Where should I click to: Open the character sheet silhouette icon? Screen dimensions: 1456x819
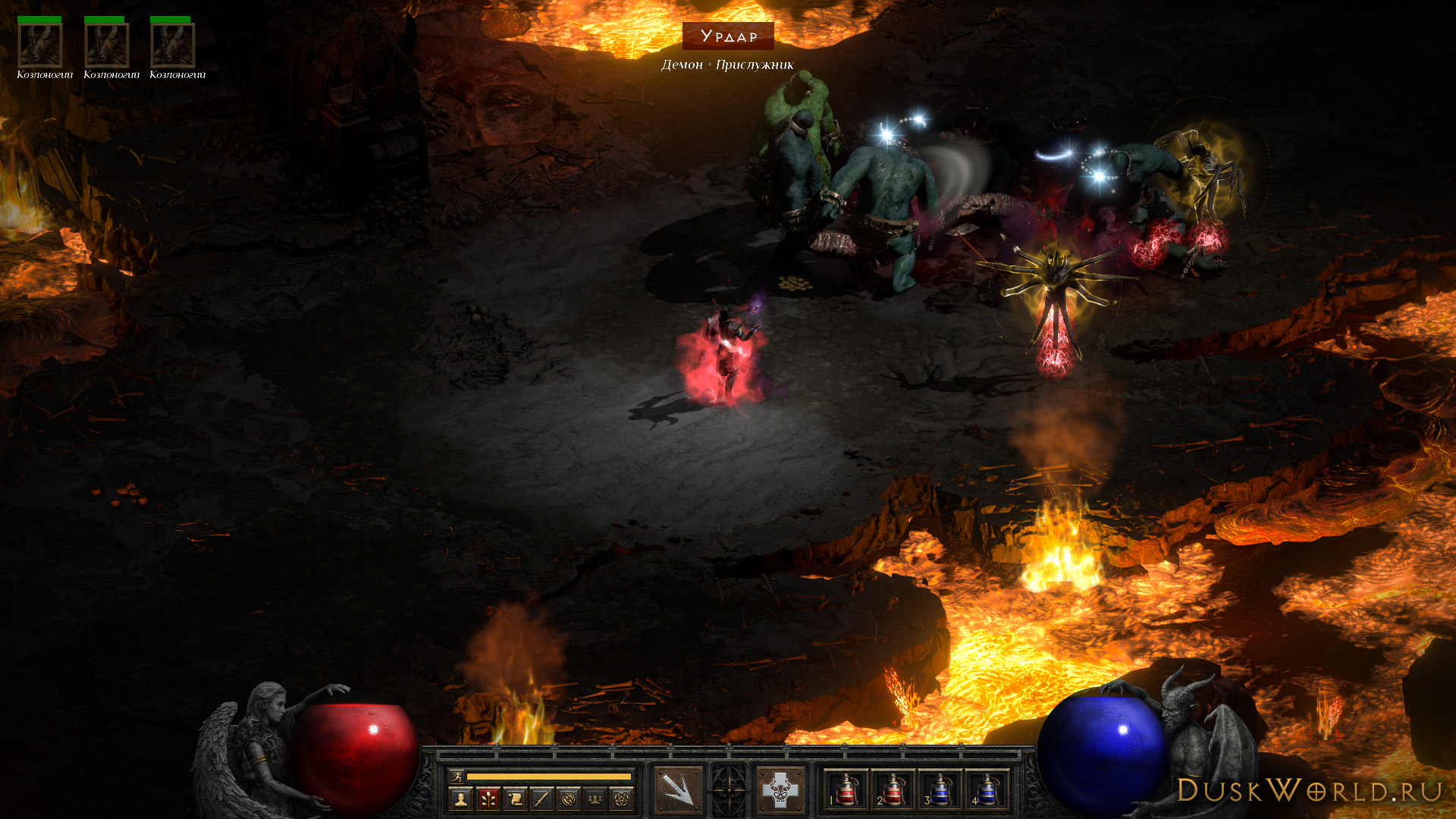[460, 799]
